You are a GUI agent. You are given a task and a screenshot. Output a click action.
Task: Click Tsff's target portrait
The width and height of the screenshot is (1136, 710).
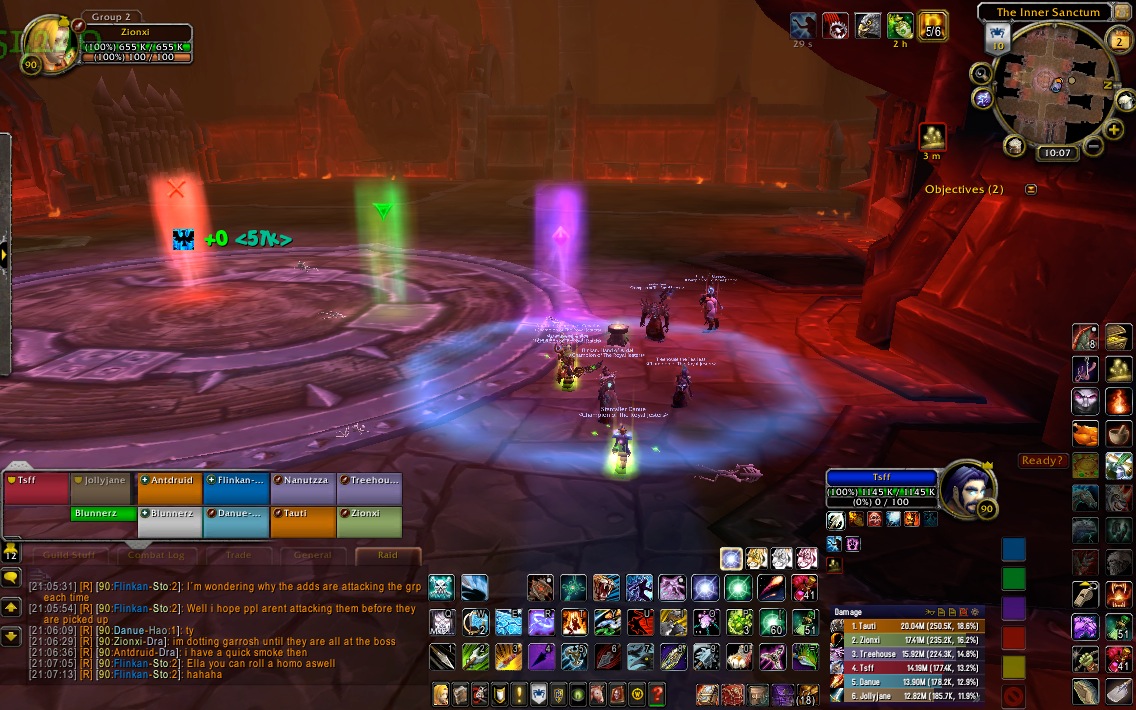(x=964, y=487)
